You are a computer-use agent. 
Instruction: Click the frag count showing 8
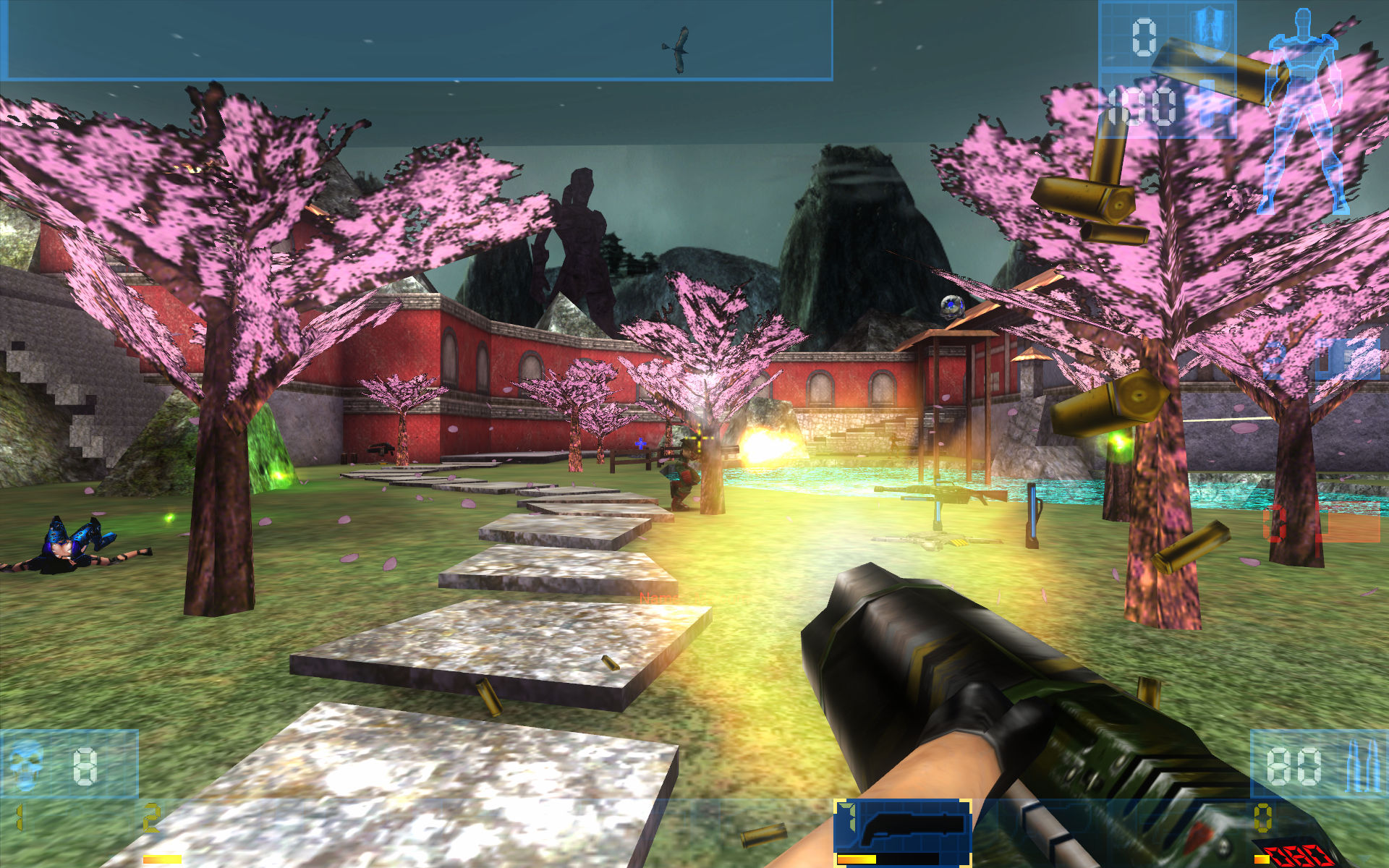pyautogui.click(x=84, y=766)
